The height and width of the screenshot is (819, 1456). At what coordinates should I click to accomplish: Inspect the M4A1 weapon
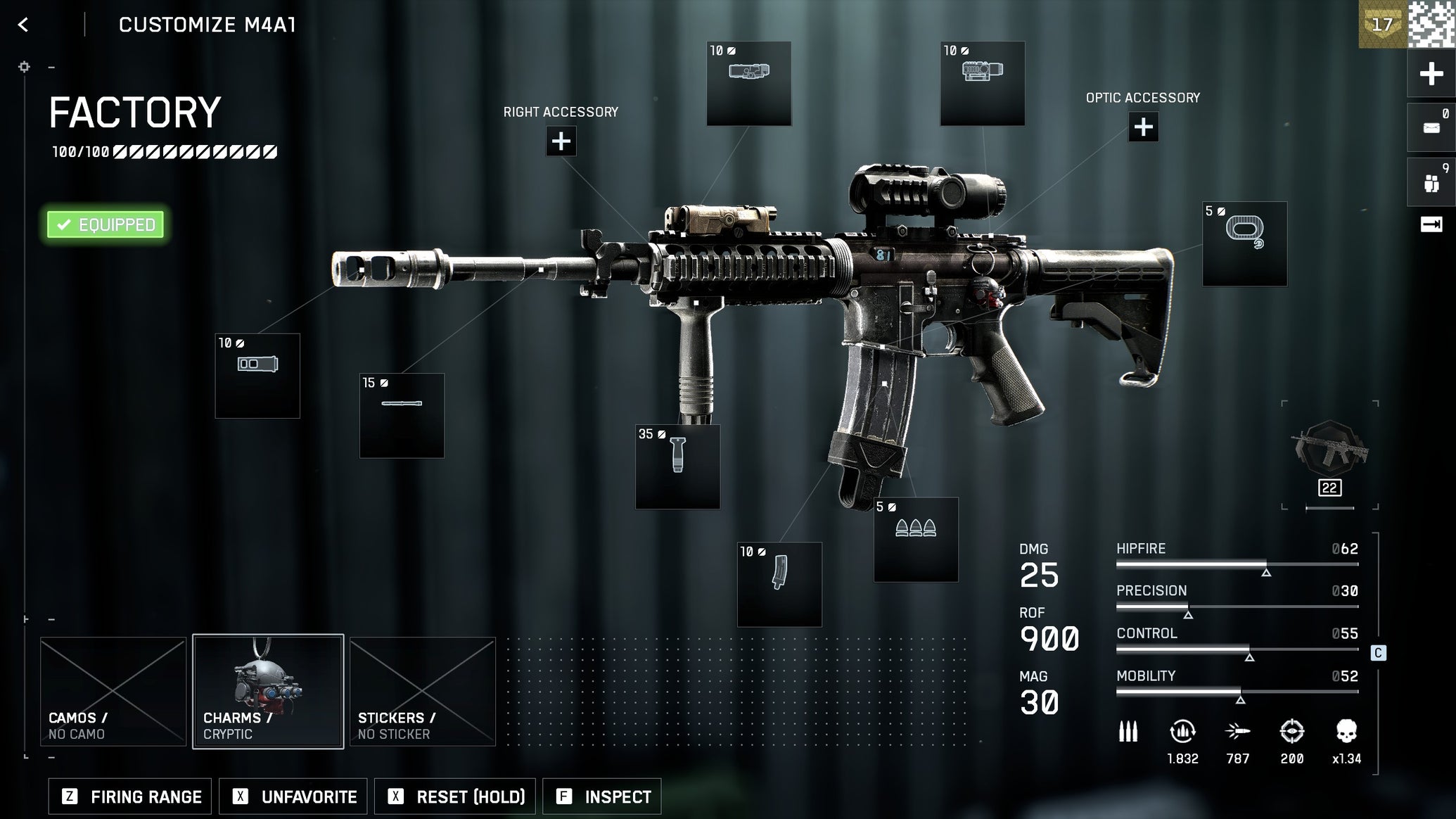coord(602,796)
